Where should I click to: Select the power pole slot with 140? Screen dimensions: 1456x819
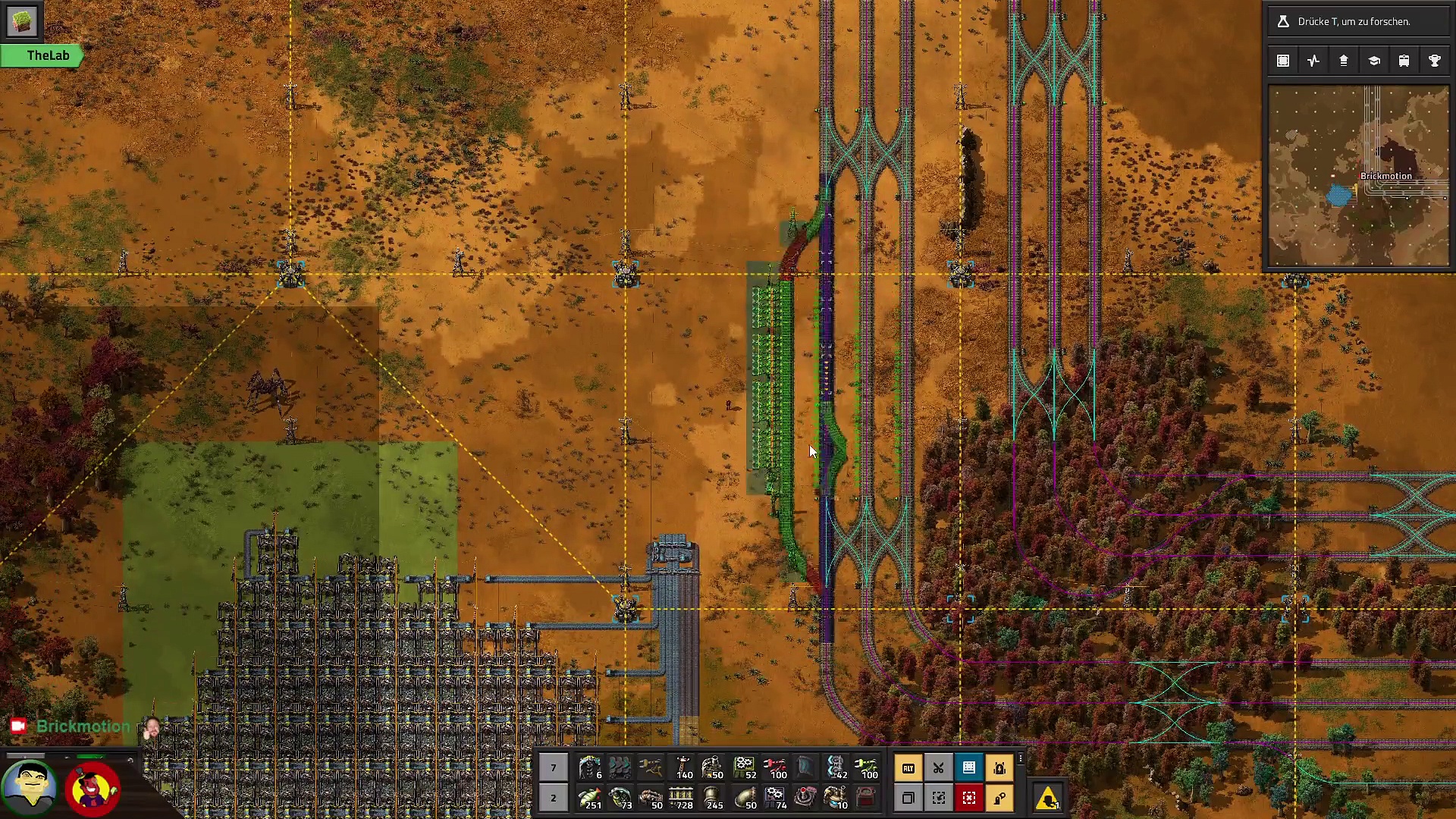tap(682, 767)
